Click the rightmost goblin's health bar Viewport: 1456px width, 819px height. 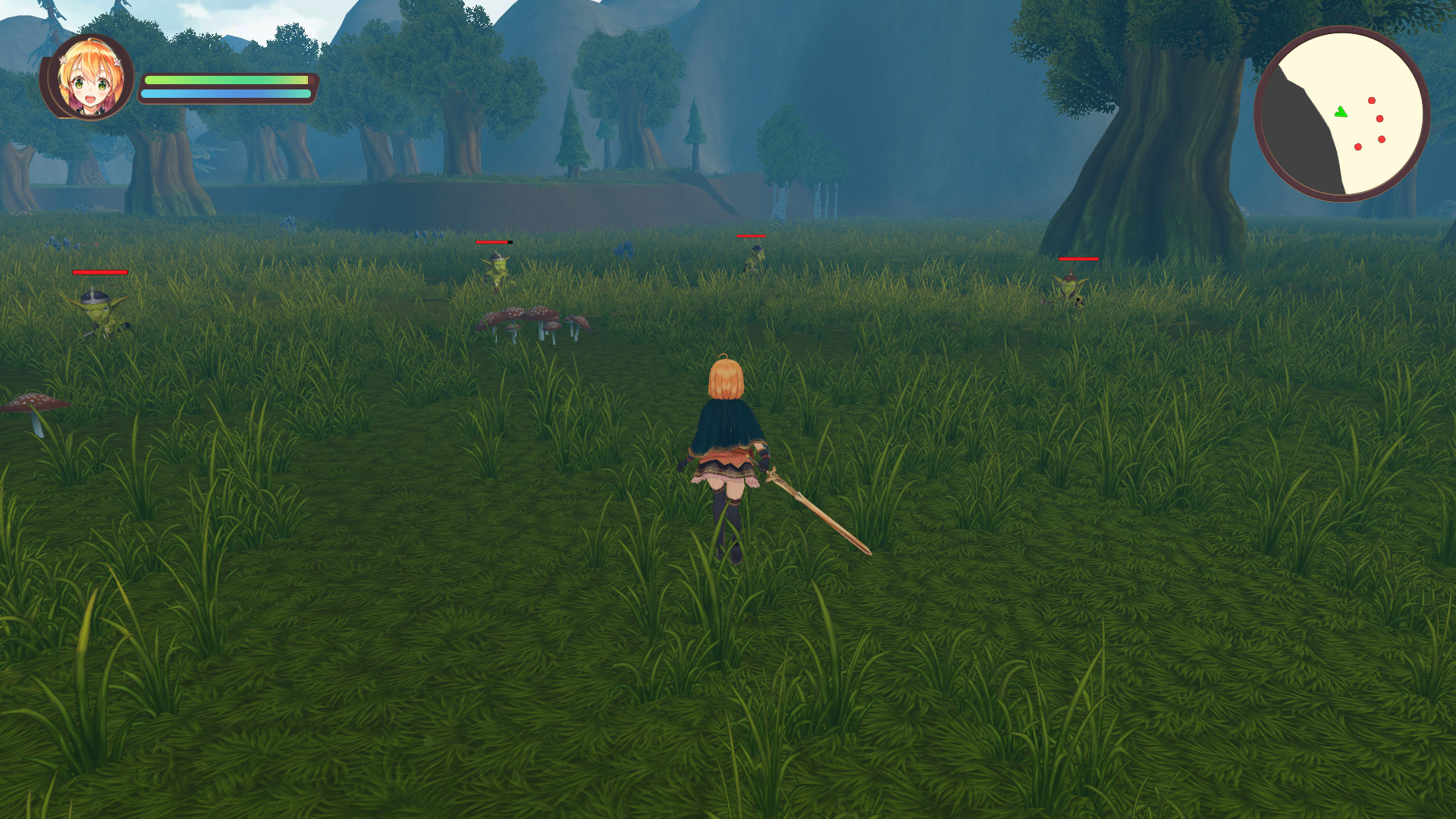(1078, 259)
